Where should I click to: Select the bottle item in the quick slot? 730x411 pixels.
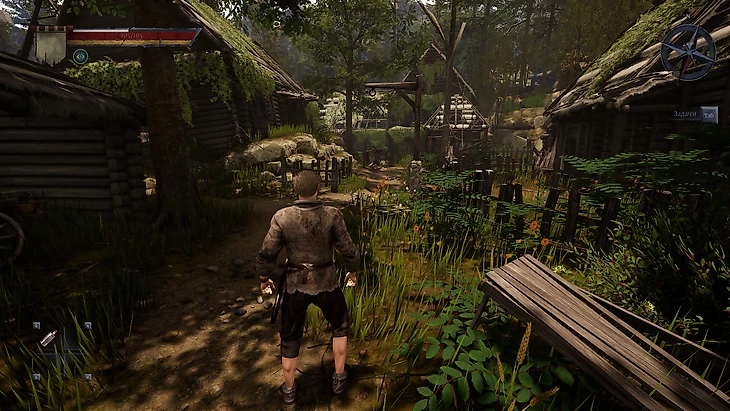pos(49,338)
